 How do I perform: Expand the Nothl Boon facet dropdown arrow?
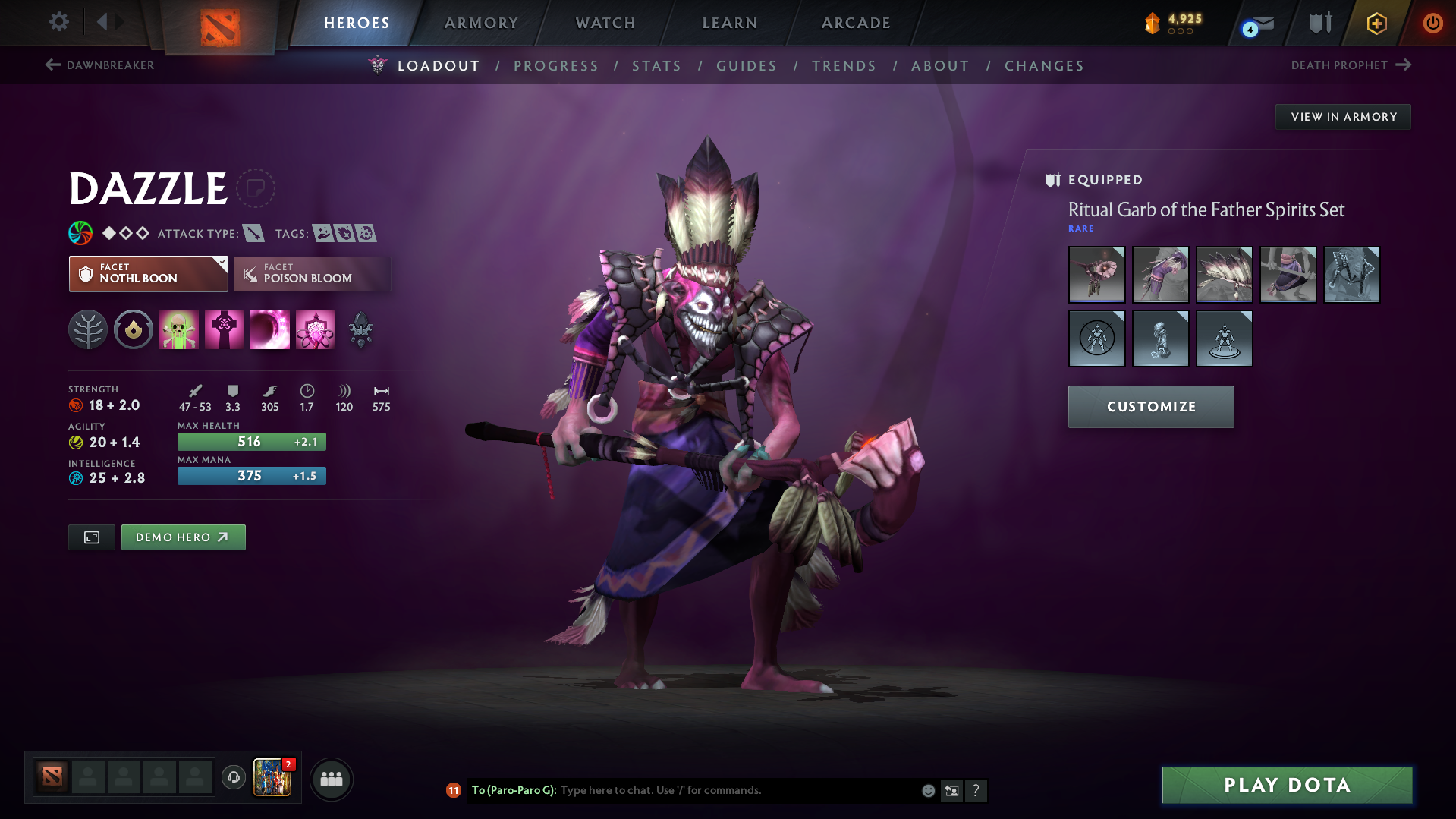221,264
